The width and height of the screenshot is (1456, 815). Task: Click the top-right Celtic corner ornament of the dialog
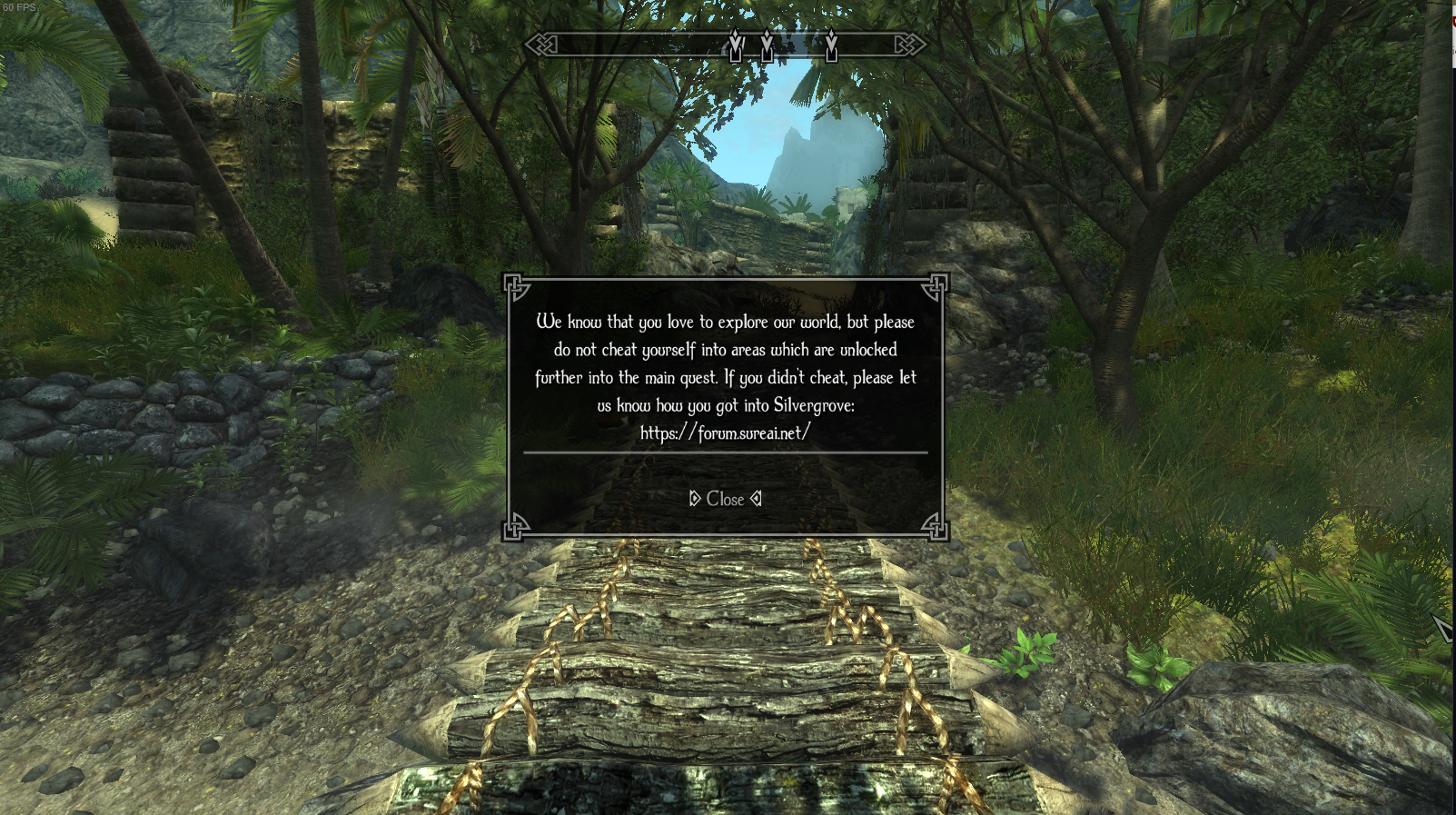[x=935, y=285]
